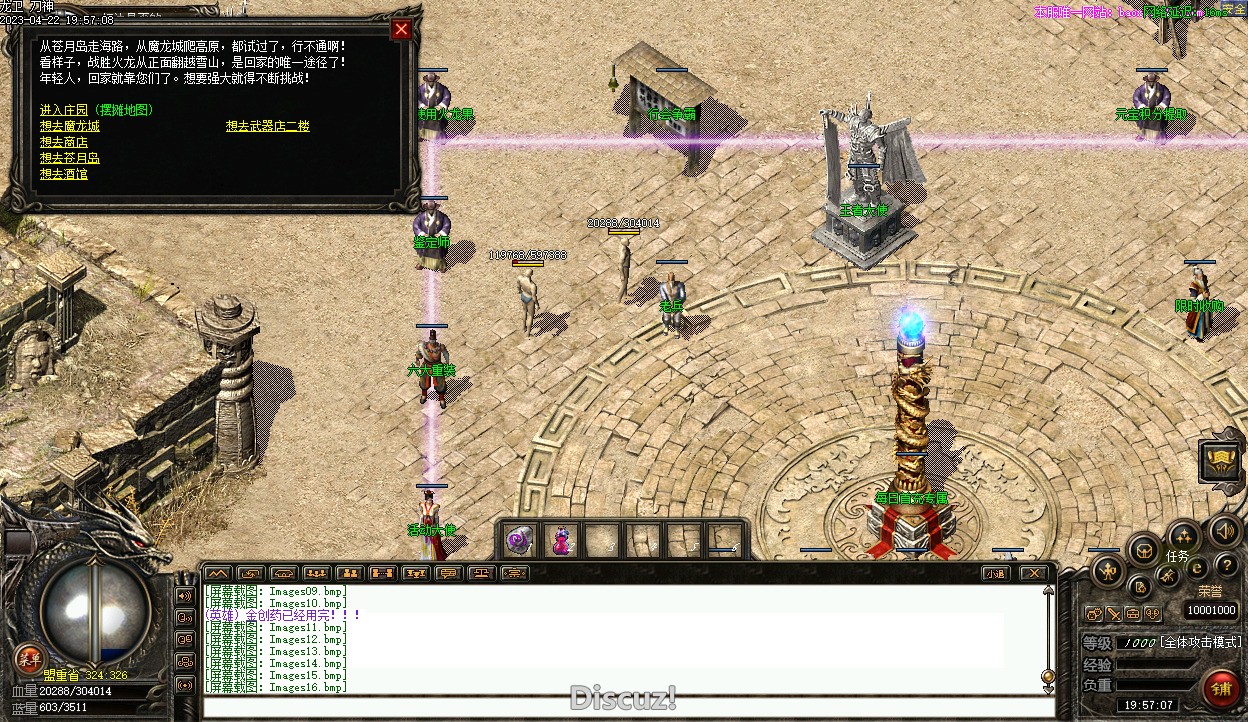Screen dimensions: 1248x722
Task: Click the golden chat scrollbar knob
Action: pyautogui.click(x=1048, y=676)
